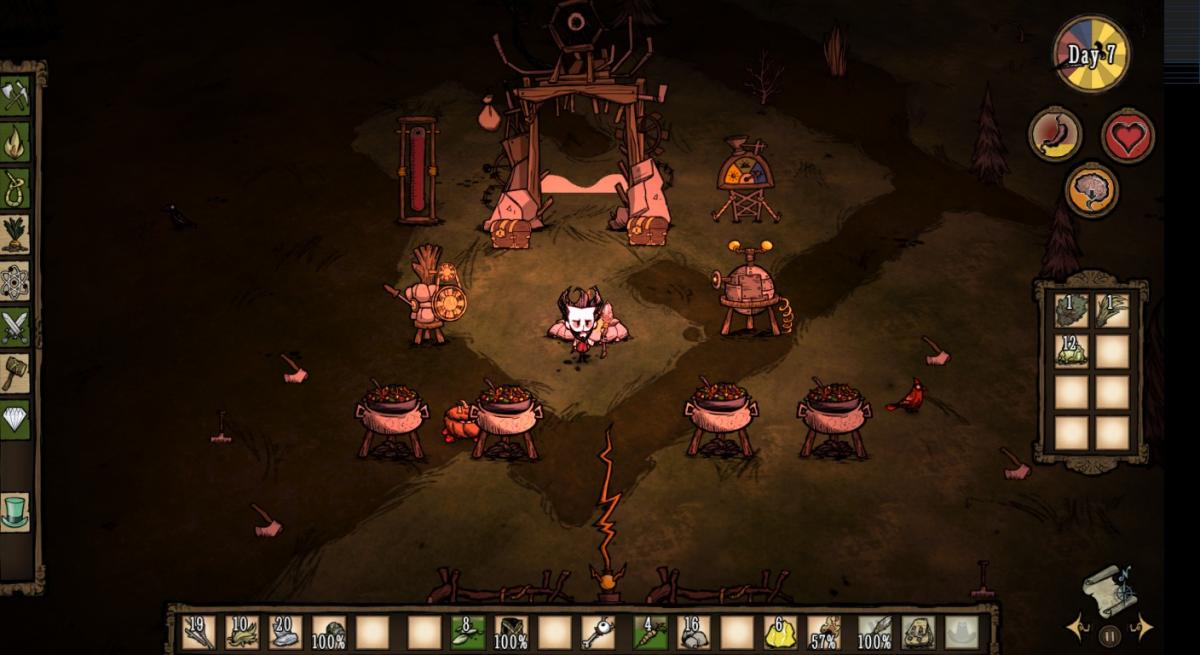Viewport: 1200px width, 655px height.
Task: Pause the game
Action: [1109, 633]
